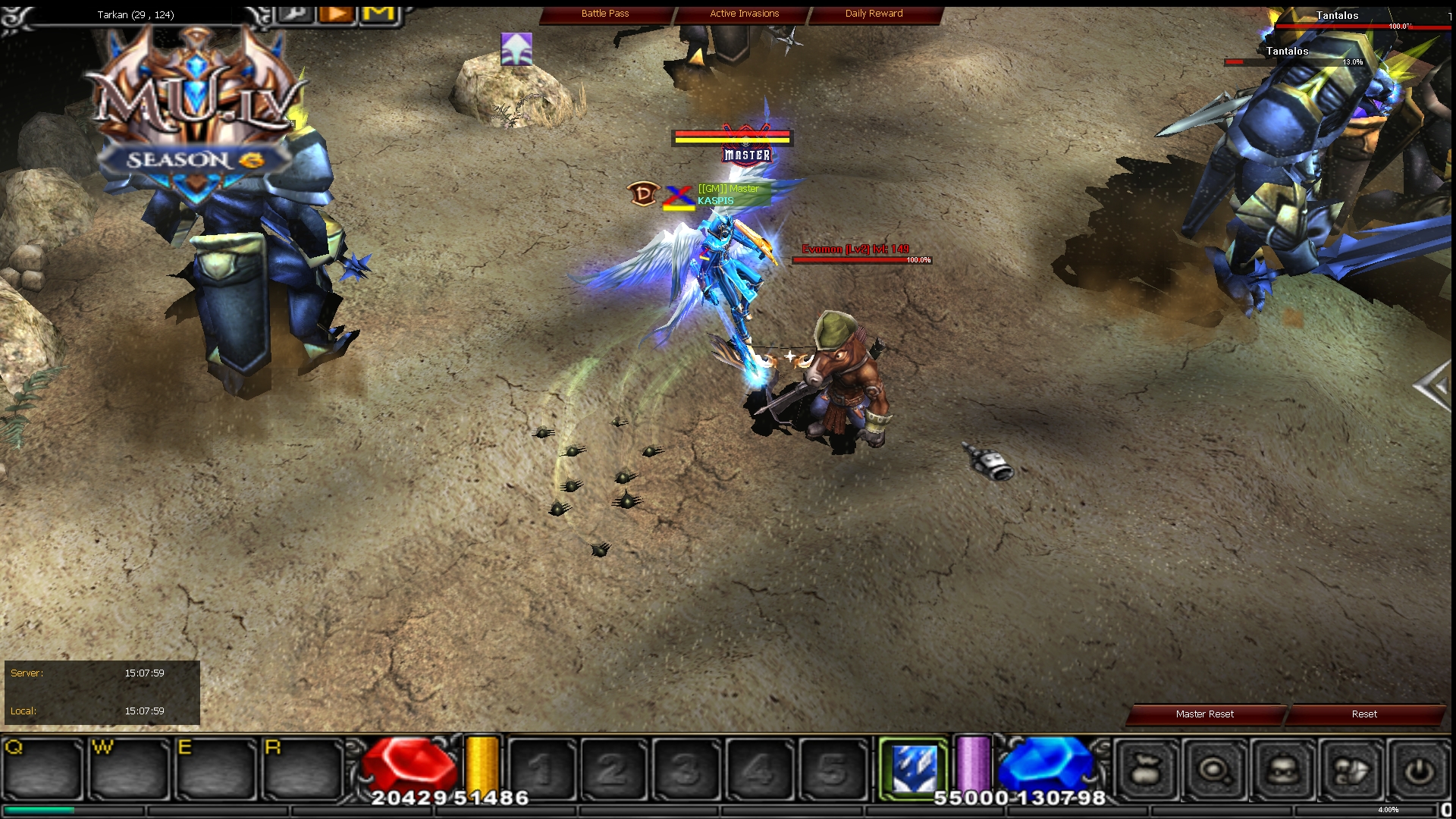This screenshot has width=1456, height=819.
Task: Click the purple potion slot
Action: [974, 766]
